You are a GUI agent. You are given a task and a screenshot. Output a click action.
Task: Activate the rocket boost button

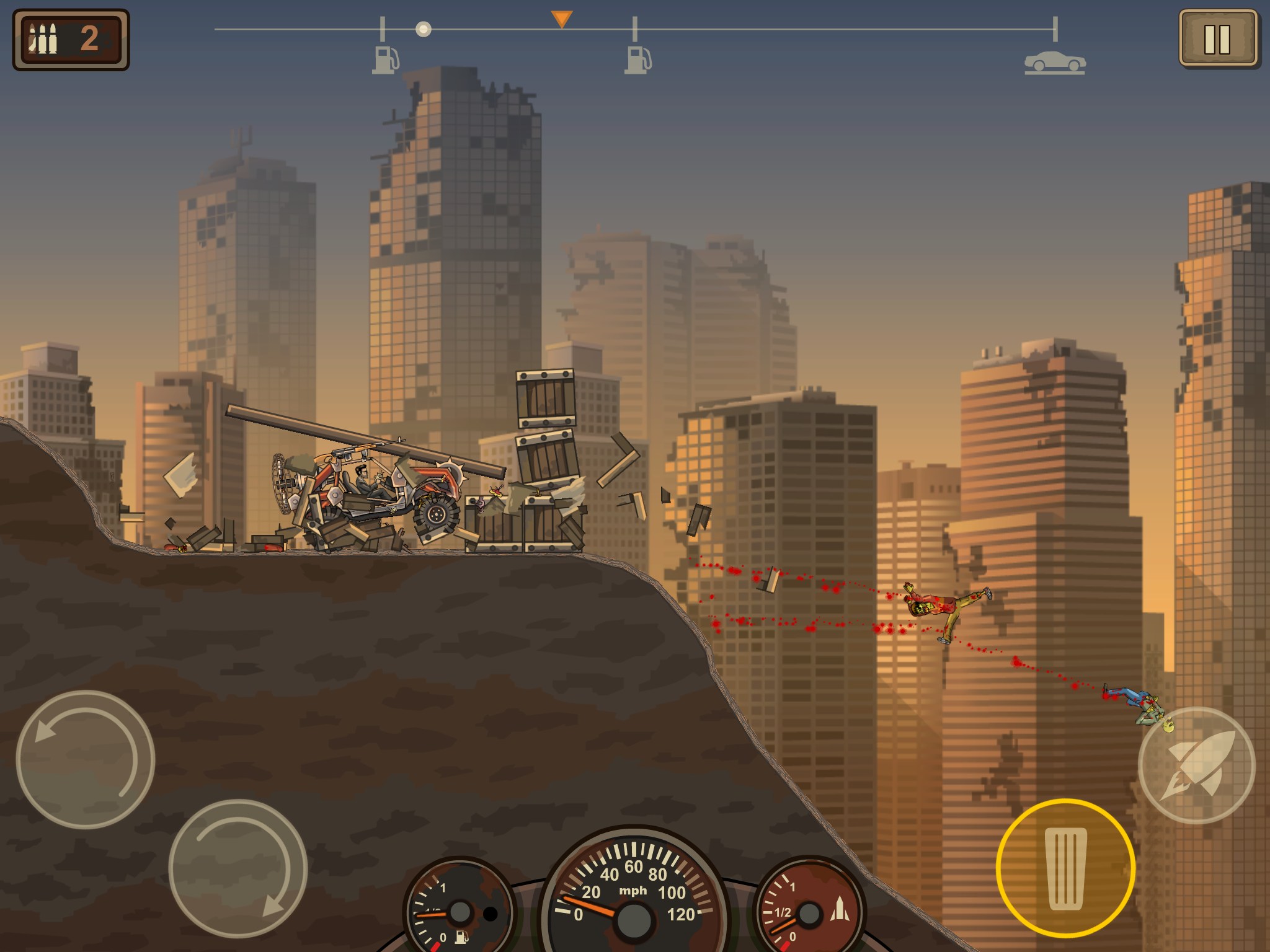(1197, 765)
